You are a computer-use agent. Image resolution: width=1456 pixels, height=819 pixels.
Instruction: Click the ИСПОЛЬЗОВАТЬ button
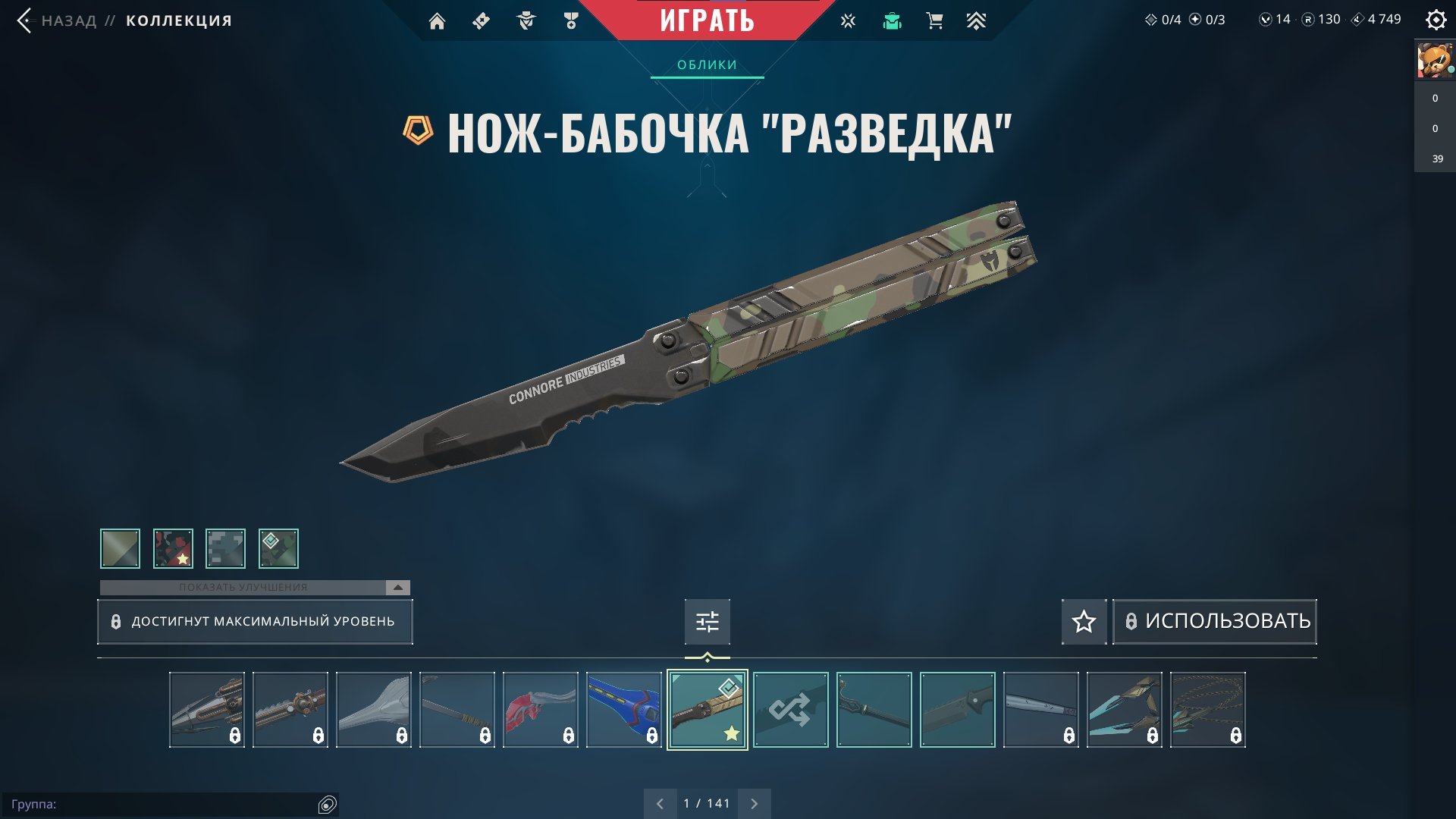coord(1214,622)
